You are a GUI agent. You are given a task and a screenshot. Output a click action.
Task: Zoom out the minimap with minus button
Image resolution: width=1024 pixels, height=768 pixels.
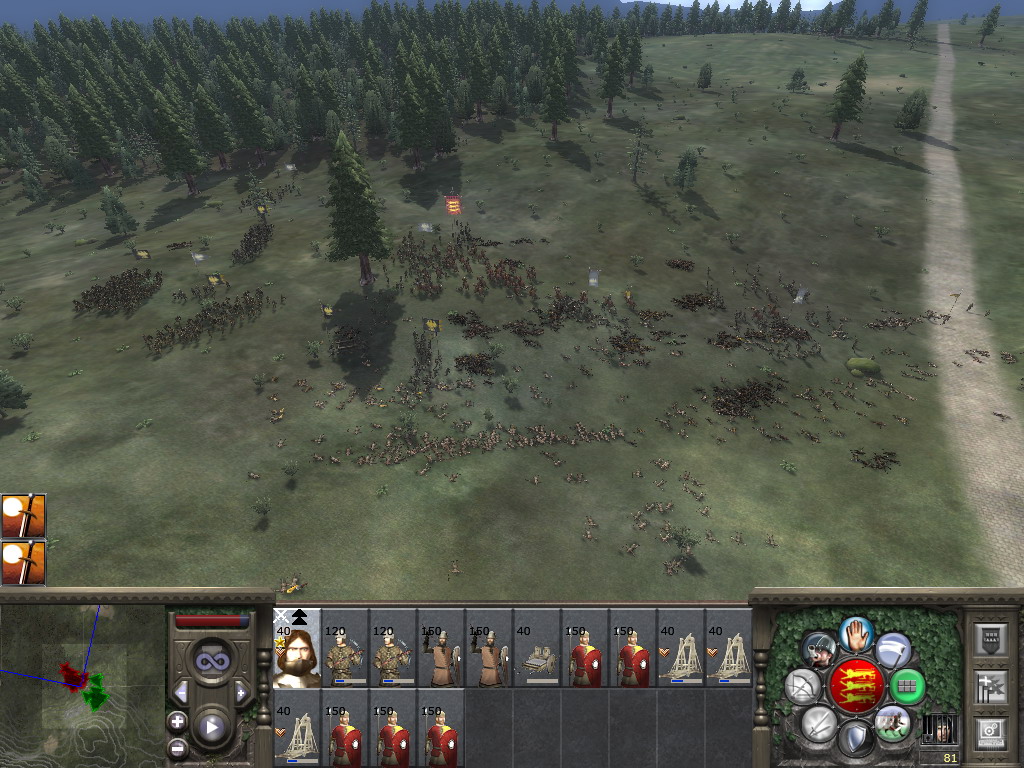[x=177, y=747]
